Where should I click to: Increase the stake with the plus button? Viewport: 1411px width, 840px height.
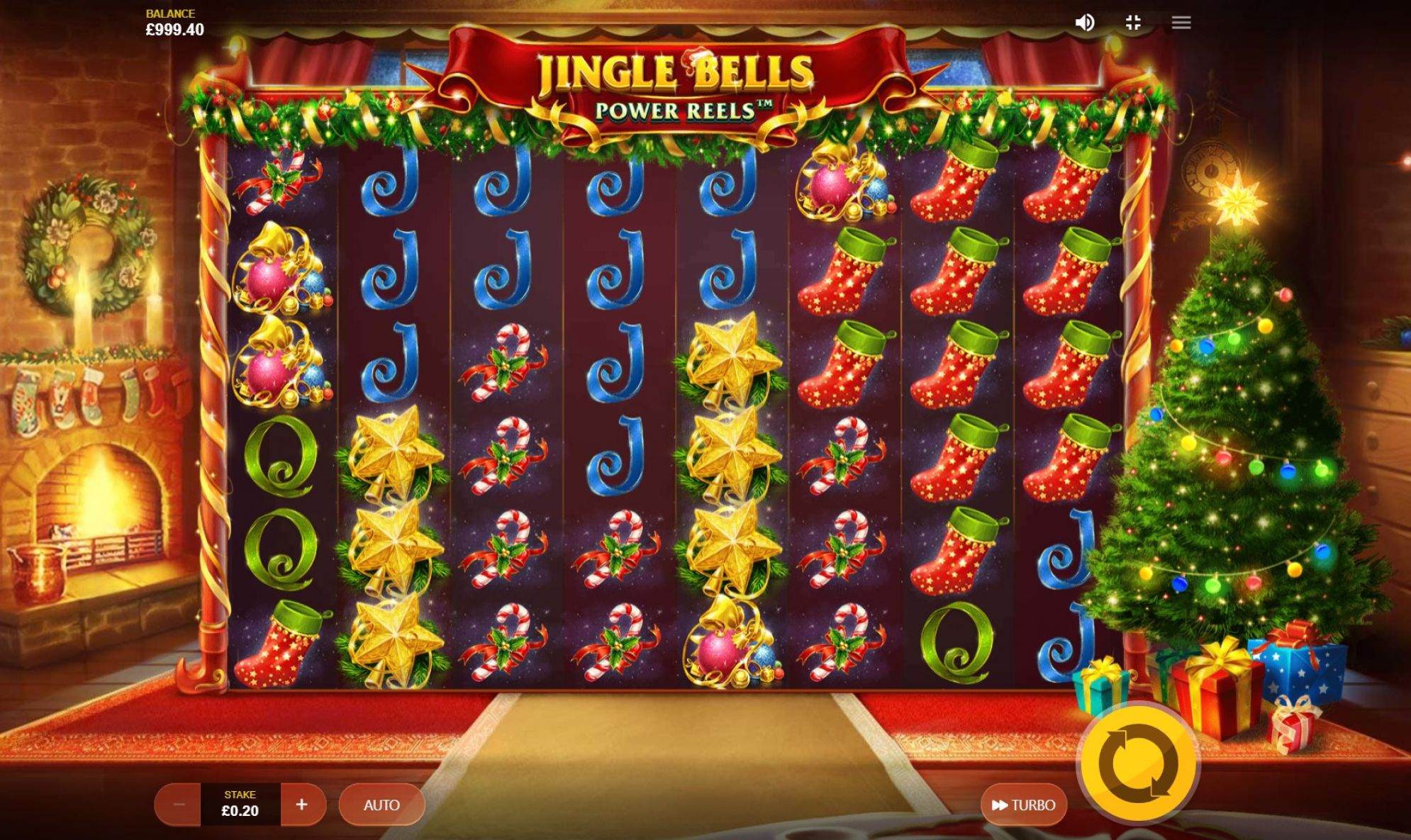(x=302, y=805)
